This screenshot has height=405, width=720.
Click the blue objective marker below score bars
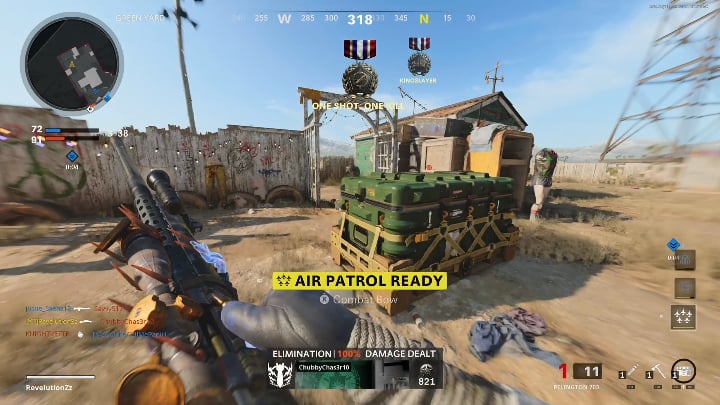(x=72, y=156)
